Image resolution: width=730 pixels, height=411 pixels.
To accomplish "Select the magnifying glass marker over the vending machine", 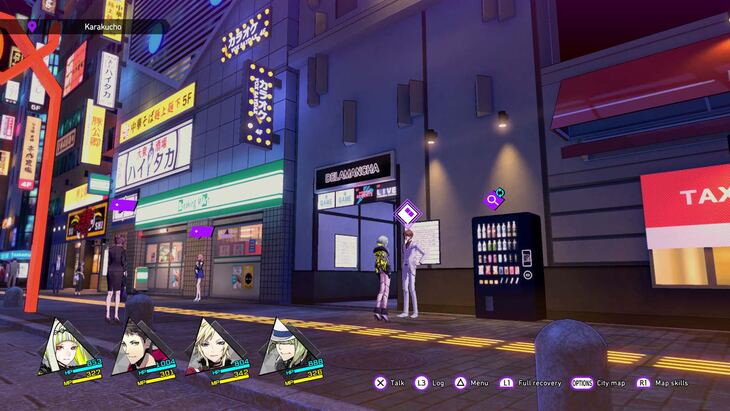I will point(493,199).
